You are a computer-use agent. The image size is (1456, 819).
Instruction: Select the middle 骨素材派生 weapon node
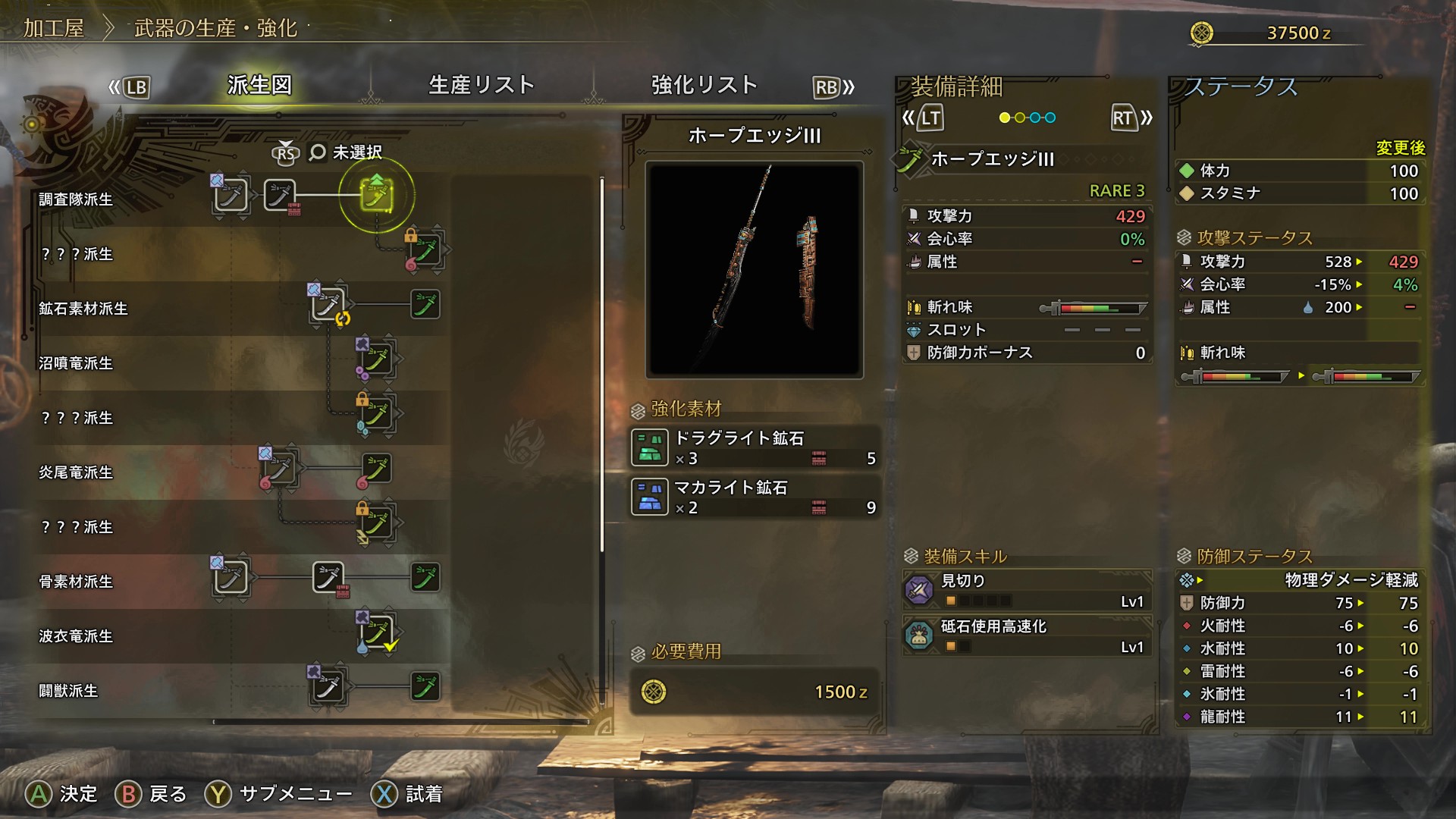328,579
